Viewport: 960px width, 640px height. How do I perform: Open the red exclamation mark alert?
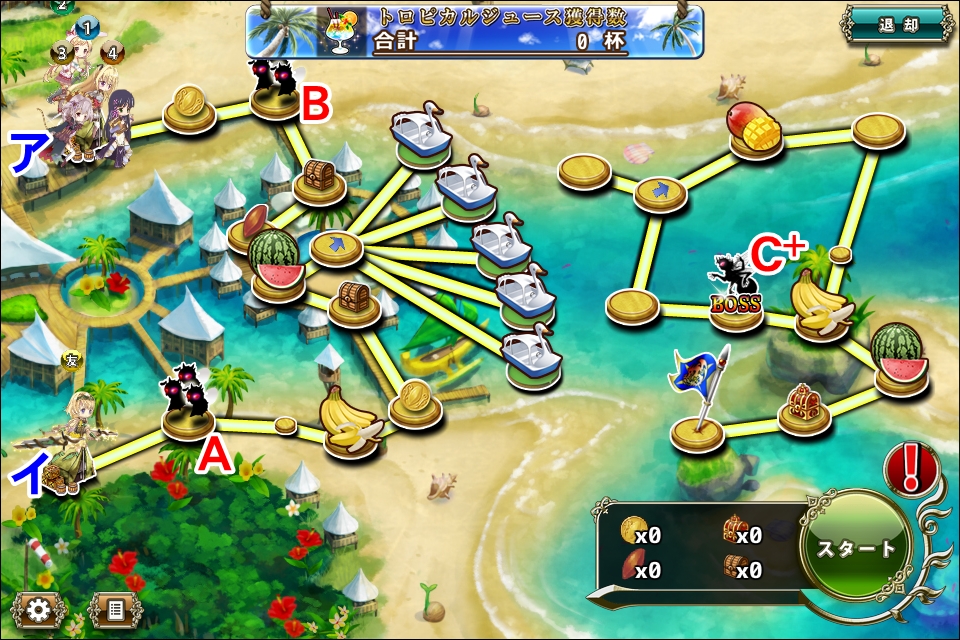pyautogui.click(x=911, y=467)
